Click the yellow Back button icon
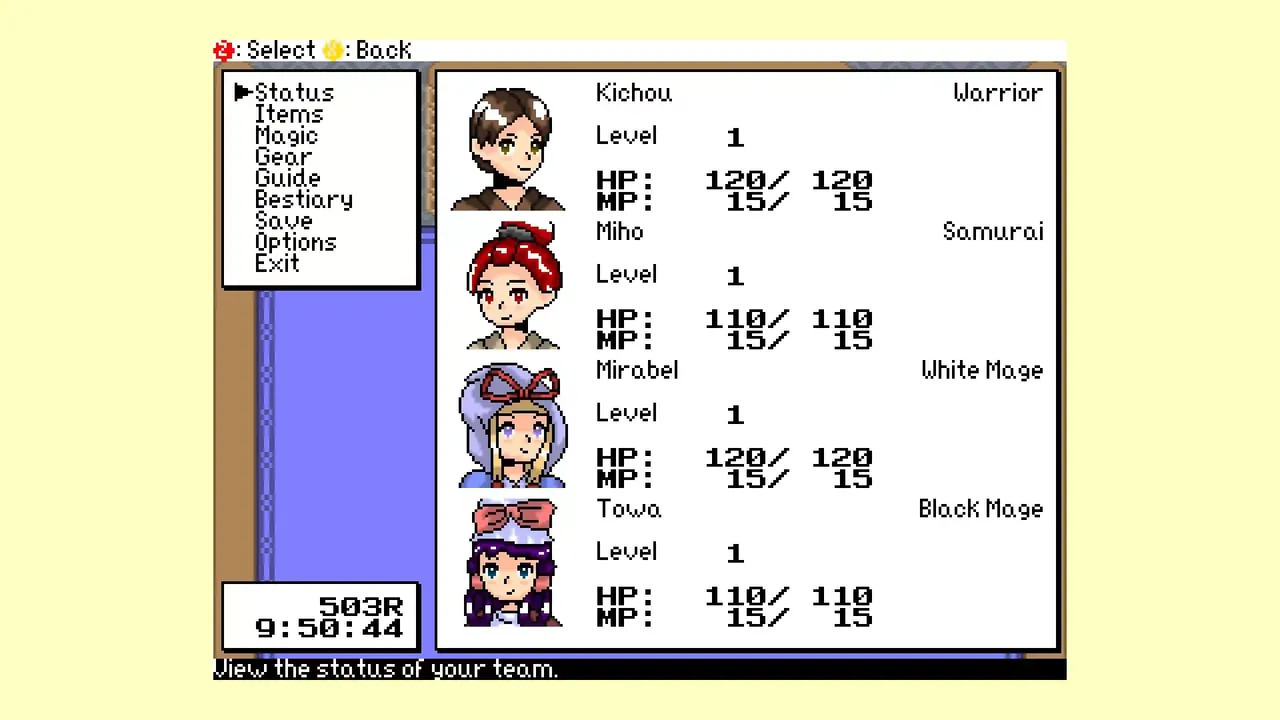 pos(333,50)
